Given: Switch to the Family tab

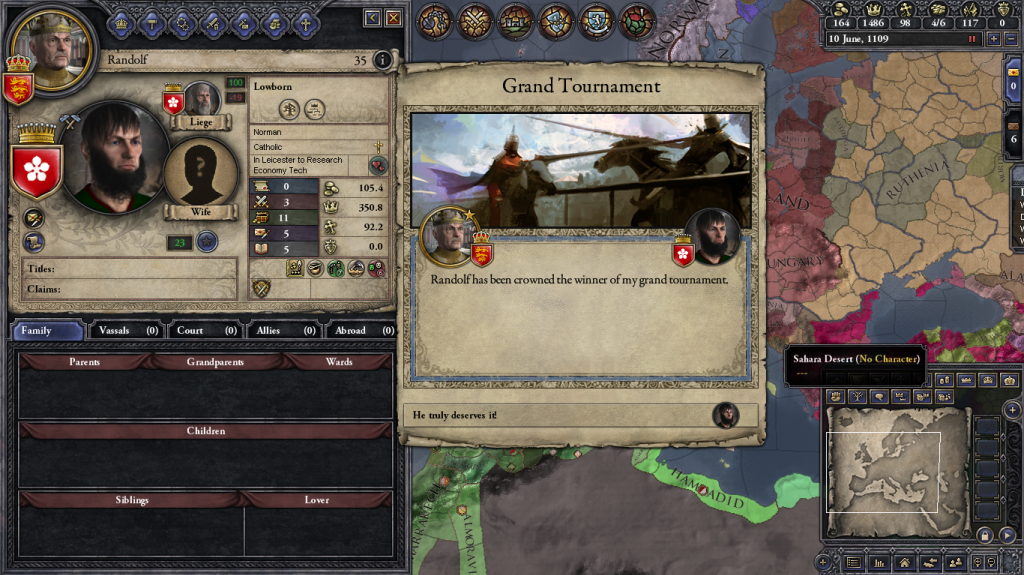Looking at the screenshot, I should tap(48, 330).
